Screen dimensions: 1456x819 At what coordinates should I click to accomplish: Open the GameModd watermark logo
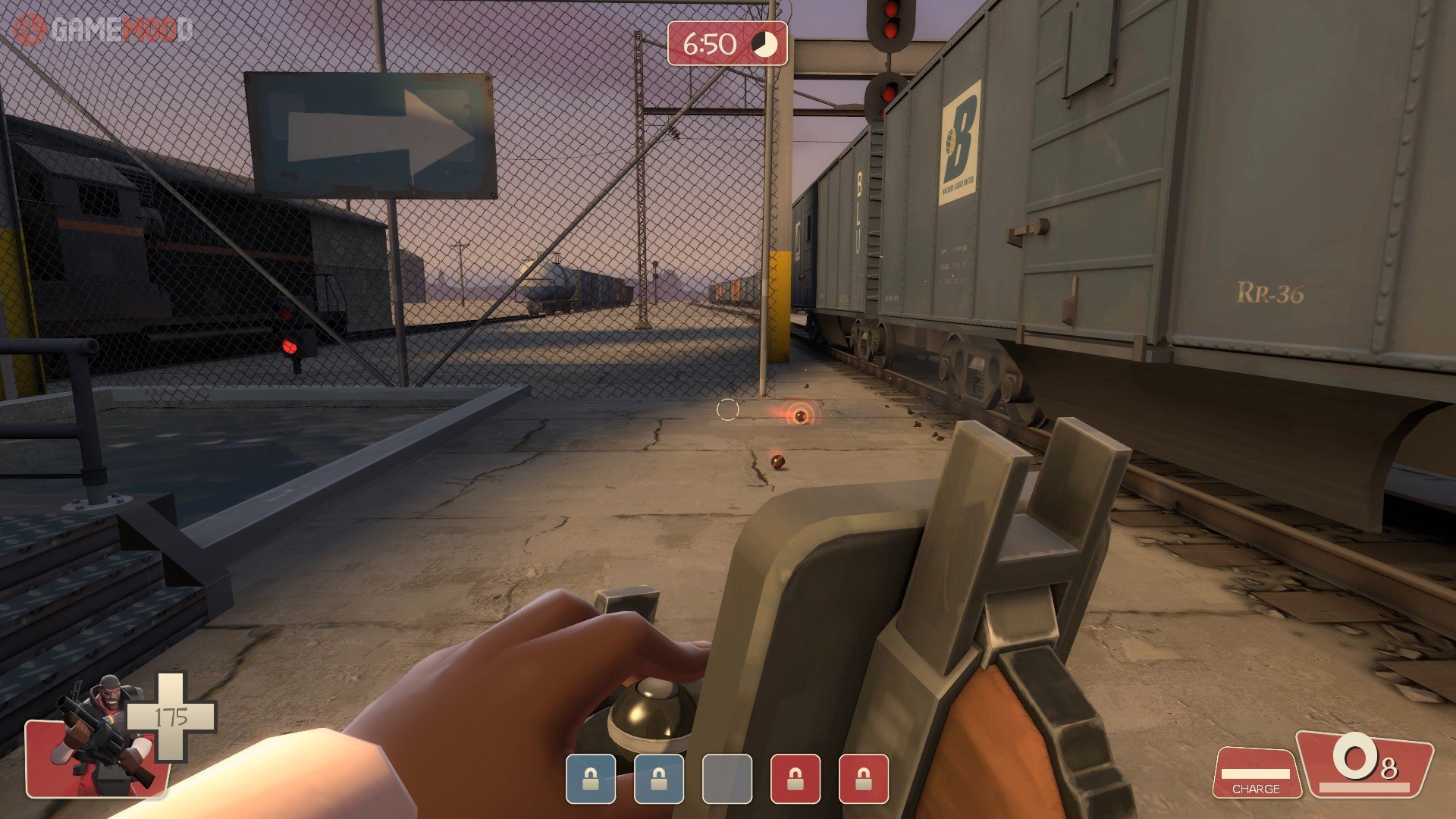[x=104, y=30]
